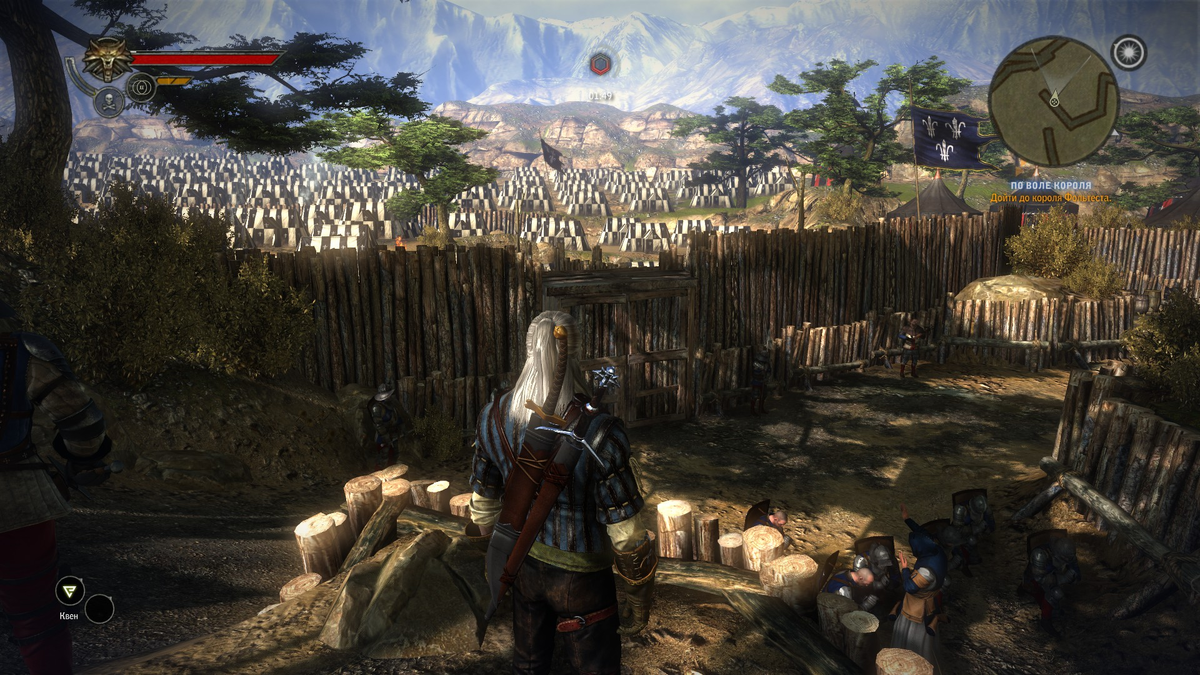Click the sun time-of-day indicator

[x=1130, y=52]
